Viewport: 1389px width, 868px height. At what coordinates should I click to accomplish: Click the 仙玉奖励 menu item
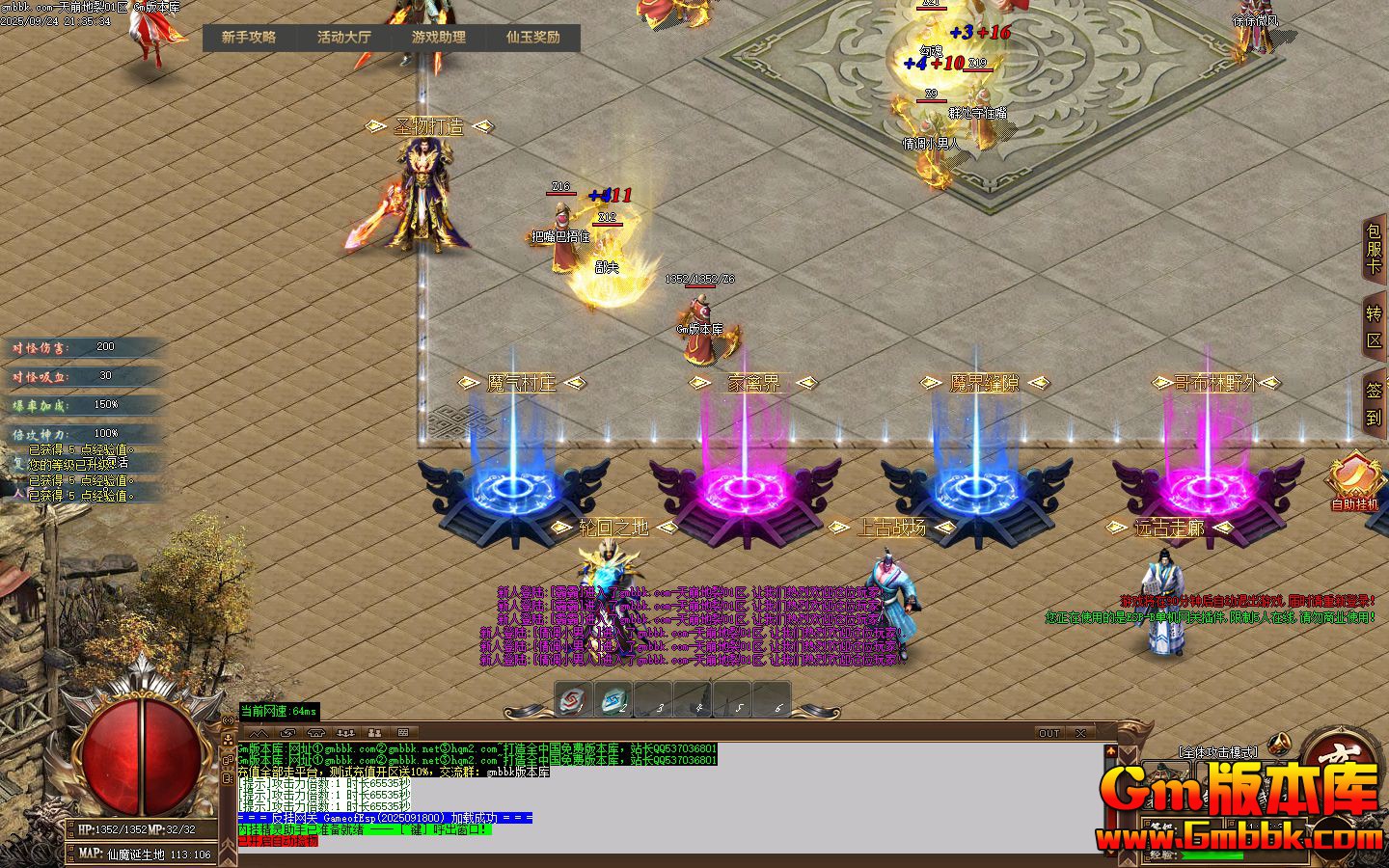533,39
